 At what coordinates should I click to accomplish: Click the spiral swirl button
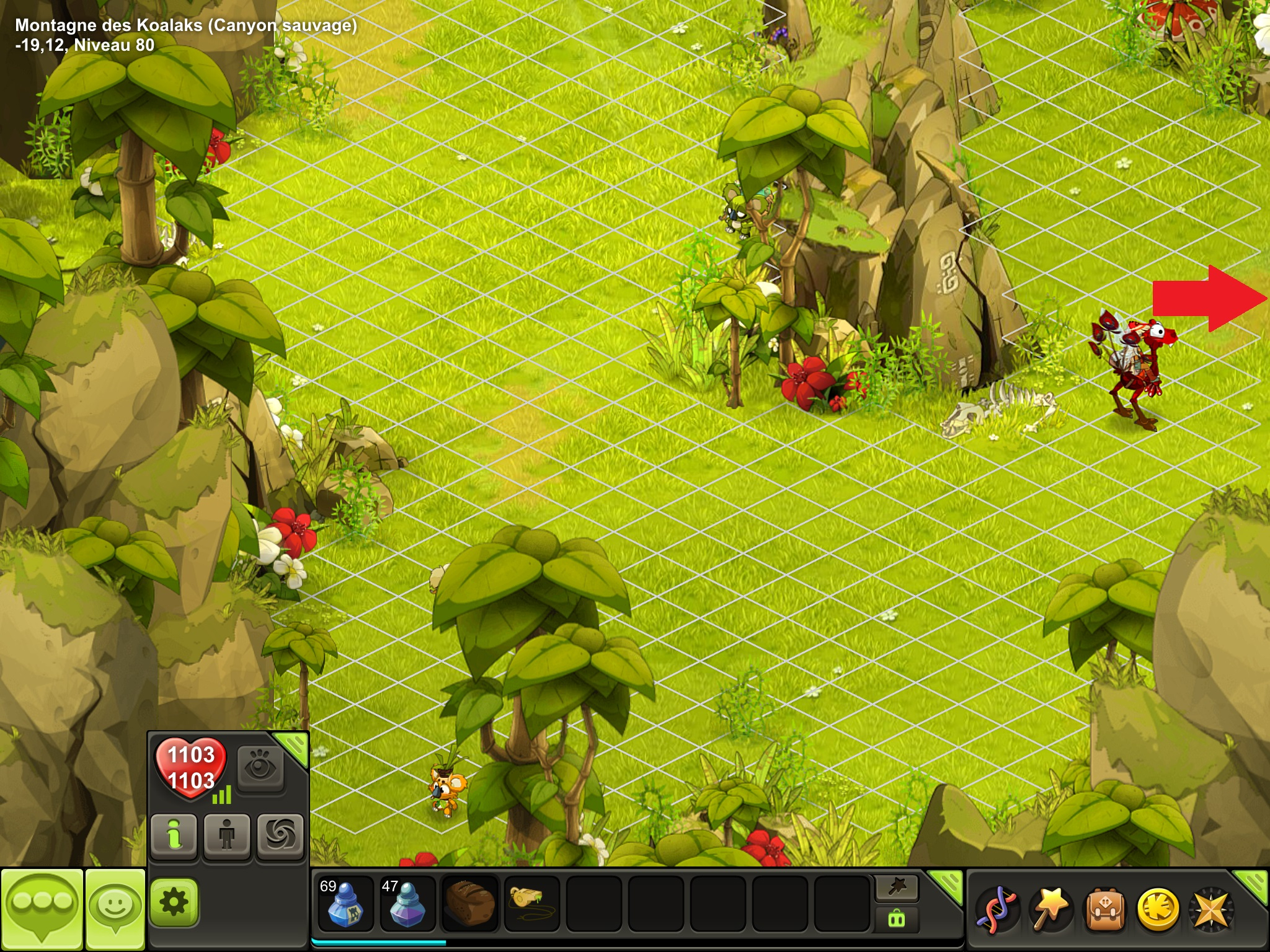(x=280, y=836)
